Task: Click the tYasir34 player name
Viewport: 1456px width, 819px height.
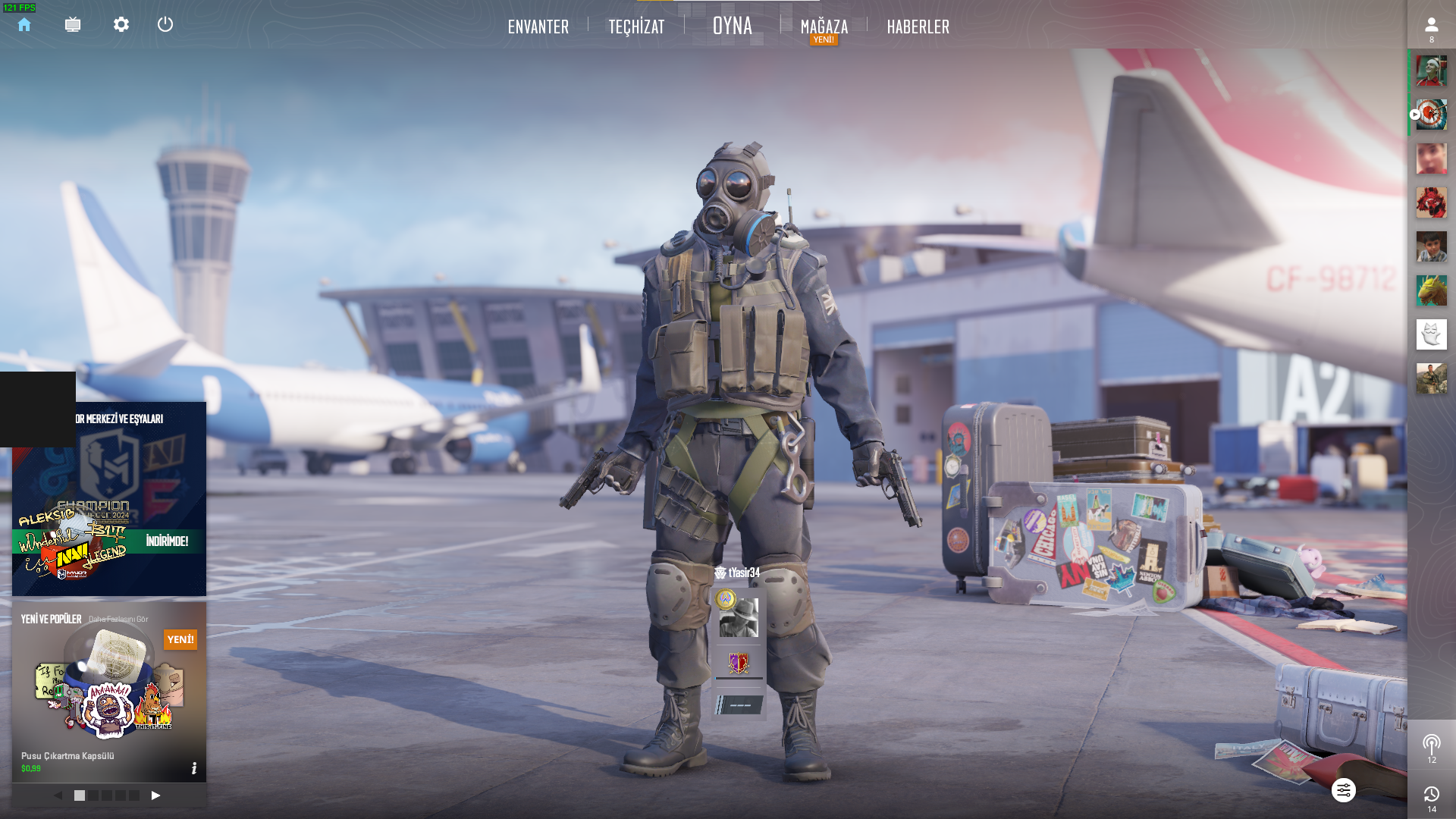Action: point(743,573)
